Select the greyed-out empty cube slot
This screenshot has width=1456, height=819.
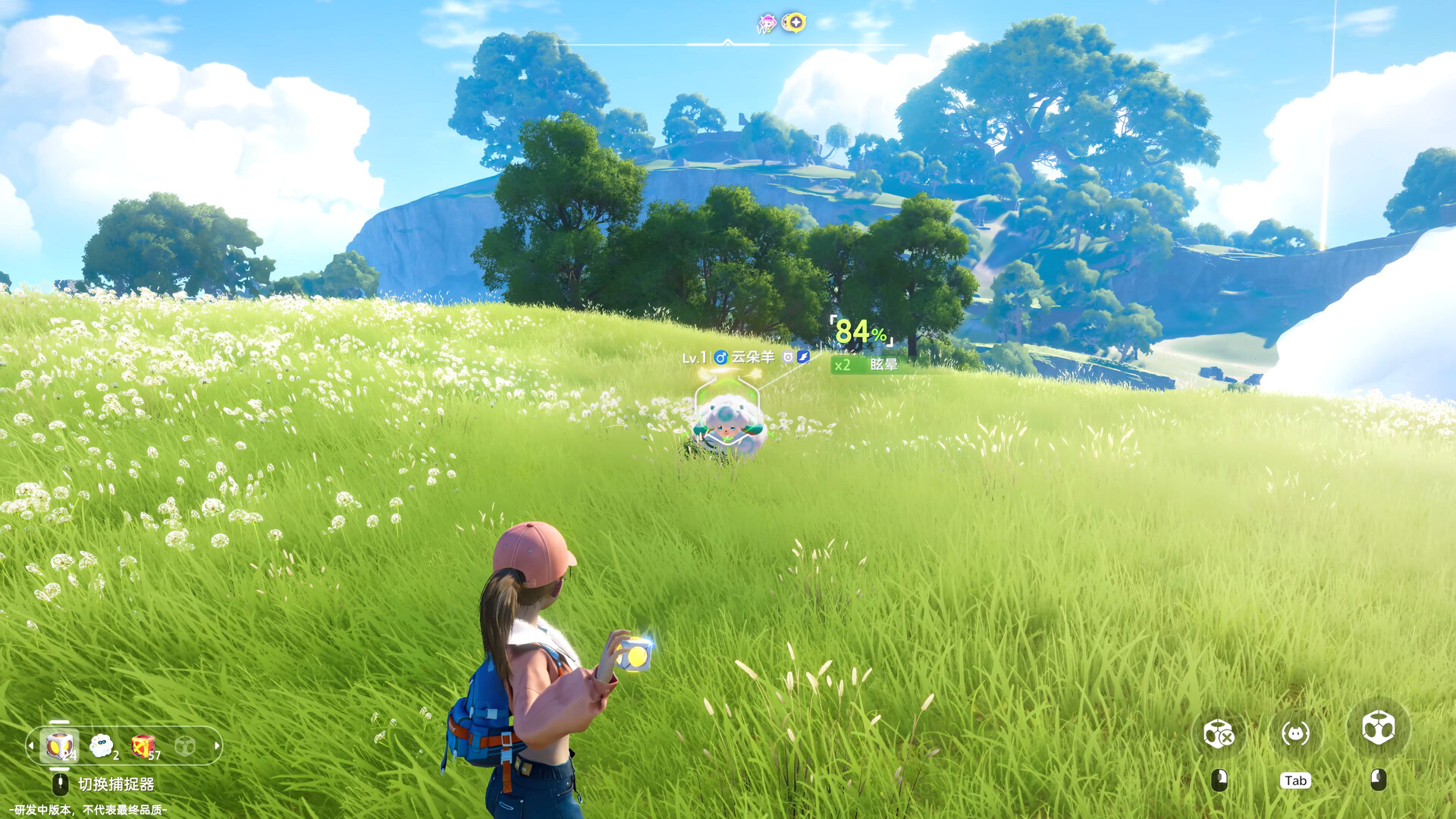tap(184, 746)
